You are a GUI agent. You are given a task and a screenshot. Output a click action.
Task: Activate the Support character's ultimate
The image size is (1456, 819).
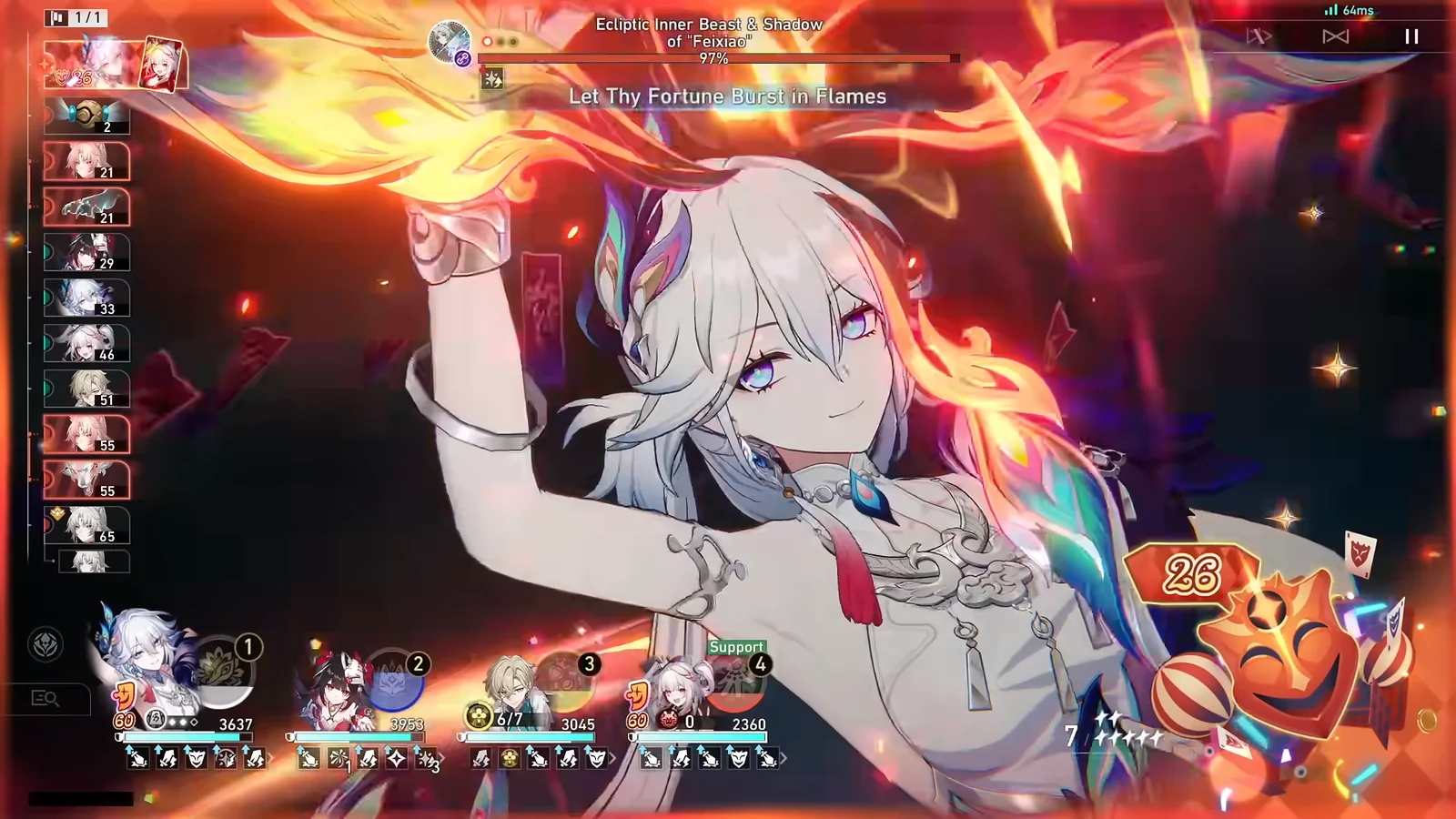pyautogui.click(x=734, y=684)
